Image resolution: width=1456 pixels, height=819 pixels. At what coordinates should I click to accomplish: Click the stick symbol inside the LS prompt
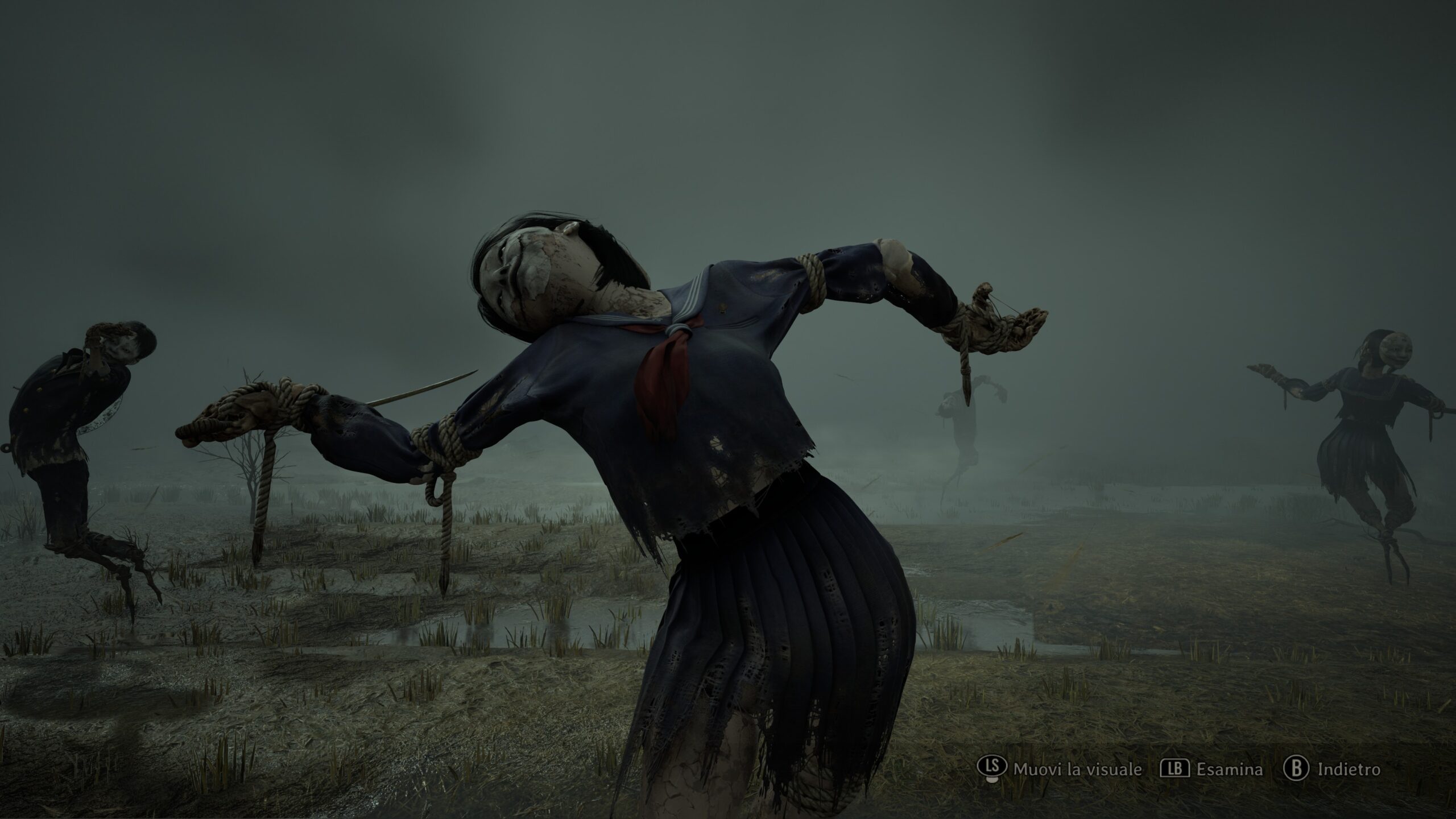click(x=992, y=767)
